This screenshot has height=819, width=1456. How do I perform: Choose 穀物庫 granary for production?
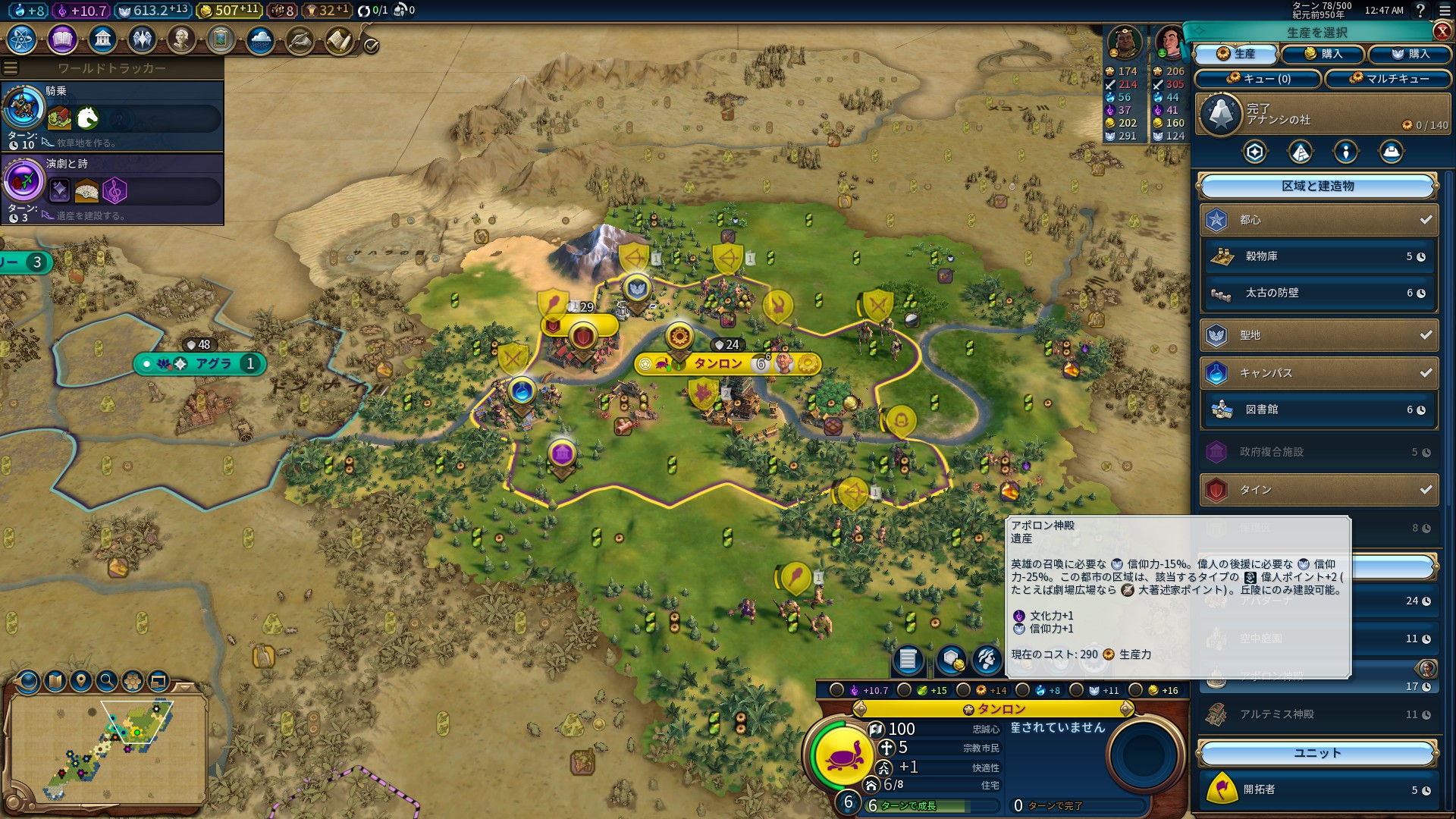point(1319,257)
